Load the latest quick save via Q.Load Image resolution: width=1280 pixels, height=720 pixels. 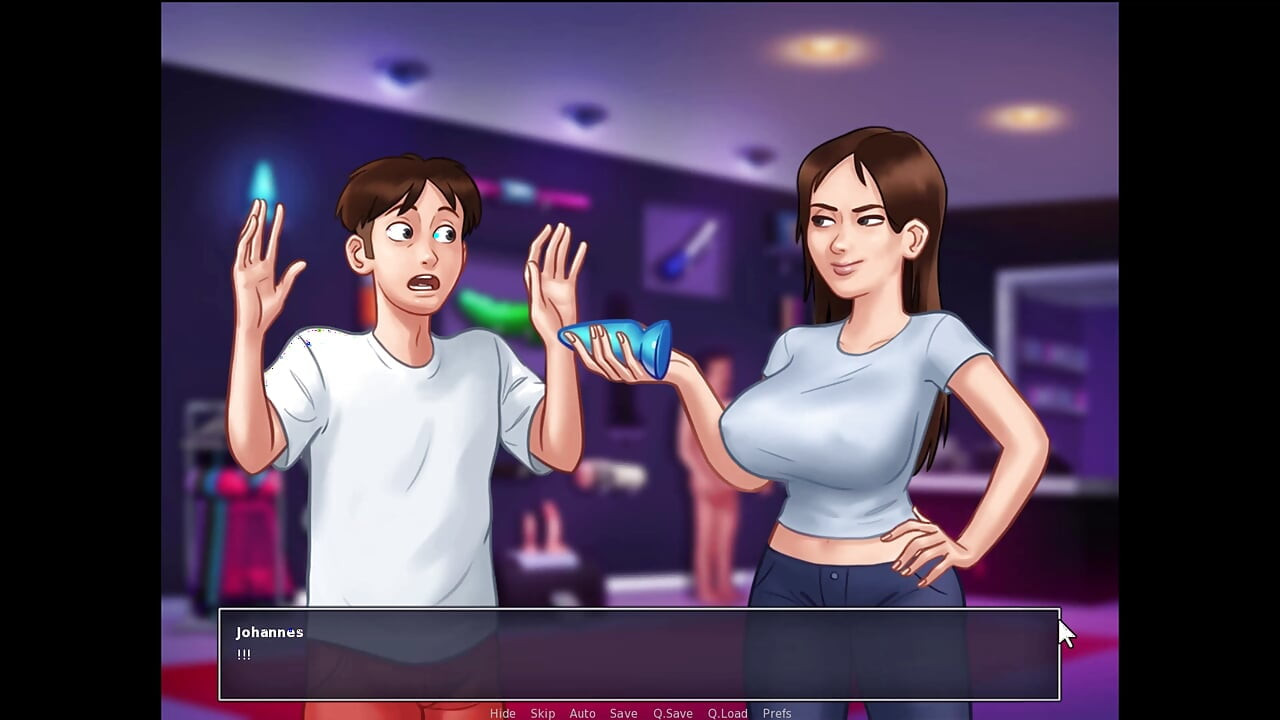tap(727, 713)
